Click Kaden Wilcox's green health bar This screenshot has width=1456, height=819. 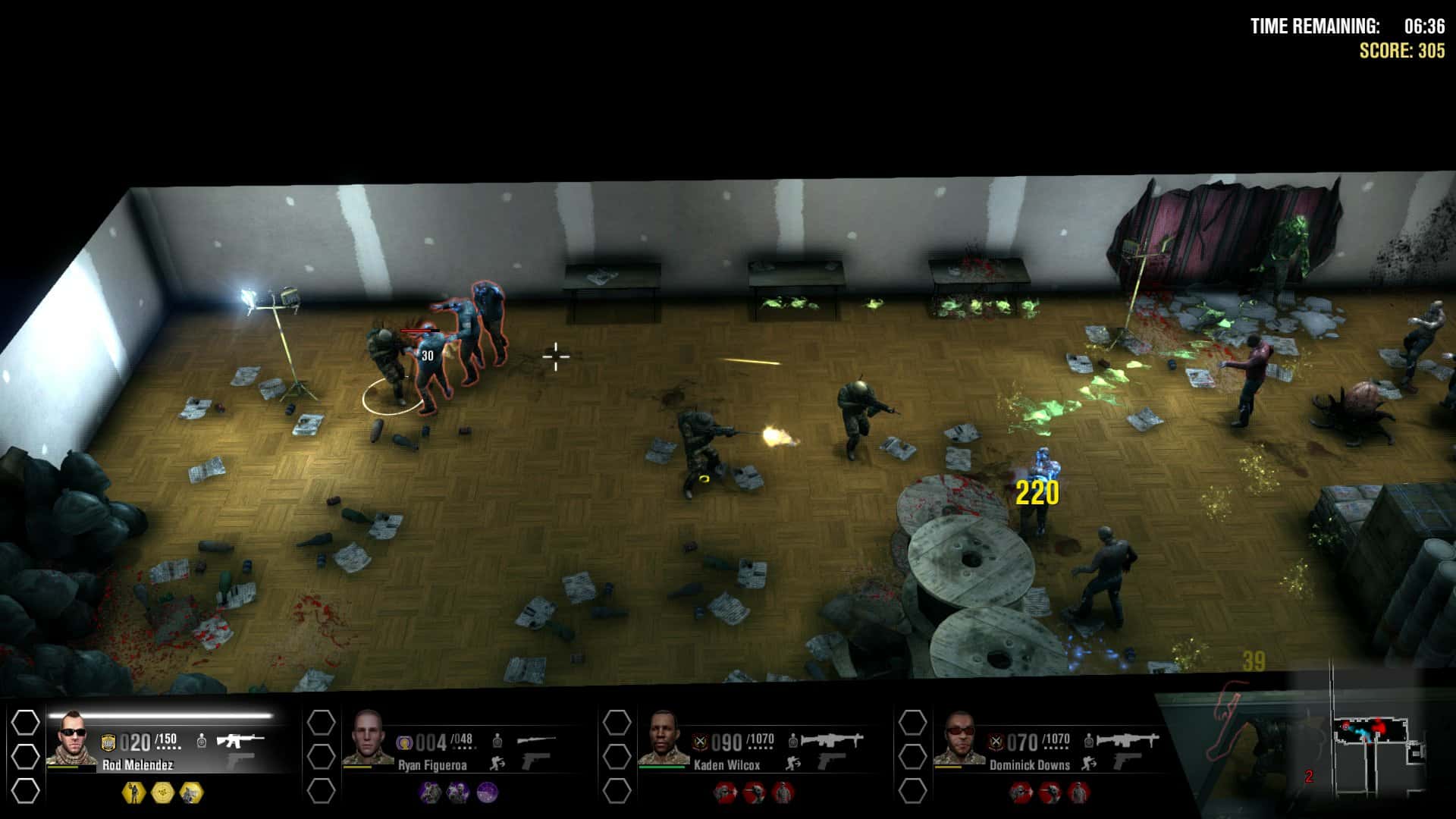661,767
